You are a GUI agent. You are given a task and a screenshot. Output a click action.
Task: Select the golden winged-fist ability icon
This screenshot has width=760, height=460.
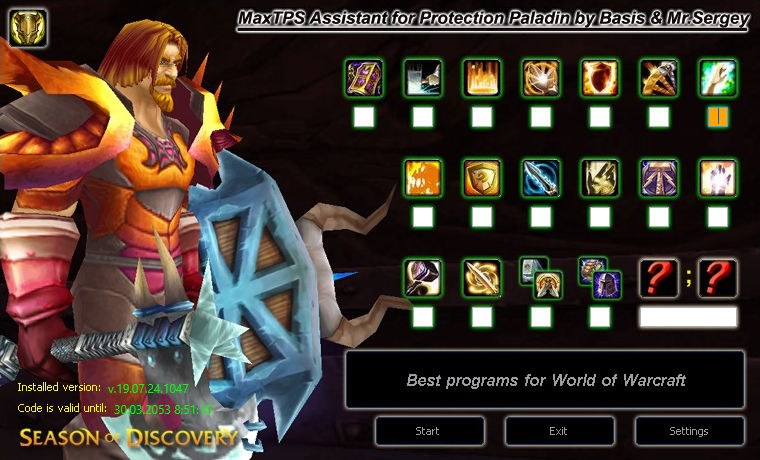[x=600, y=177]
